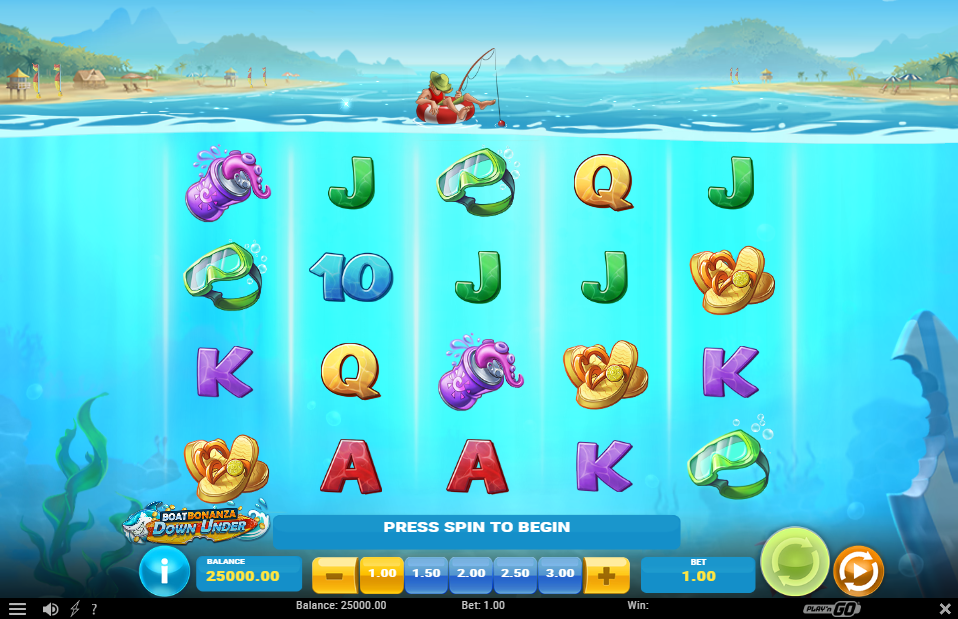958x619 pixels.
Task: Close the game with the X
Action: 945,608
